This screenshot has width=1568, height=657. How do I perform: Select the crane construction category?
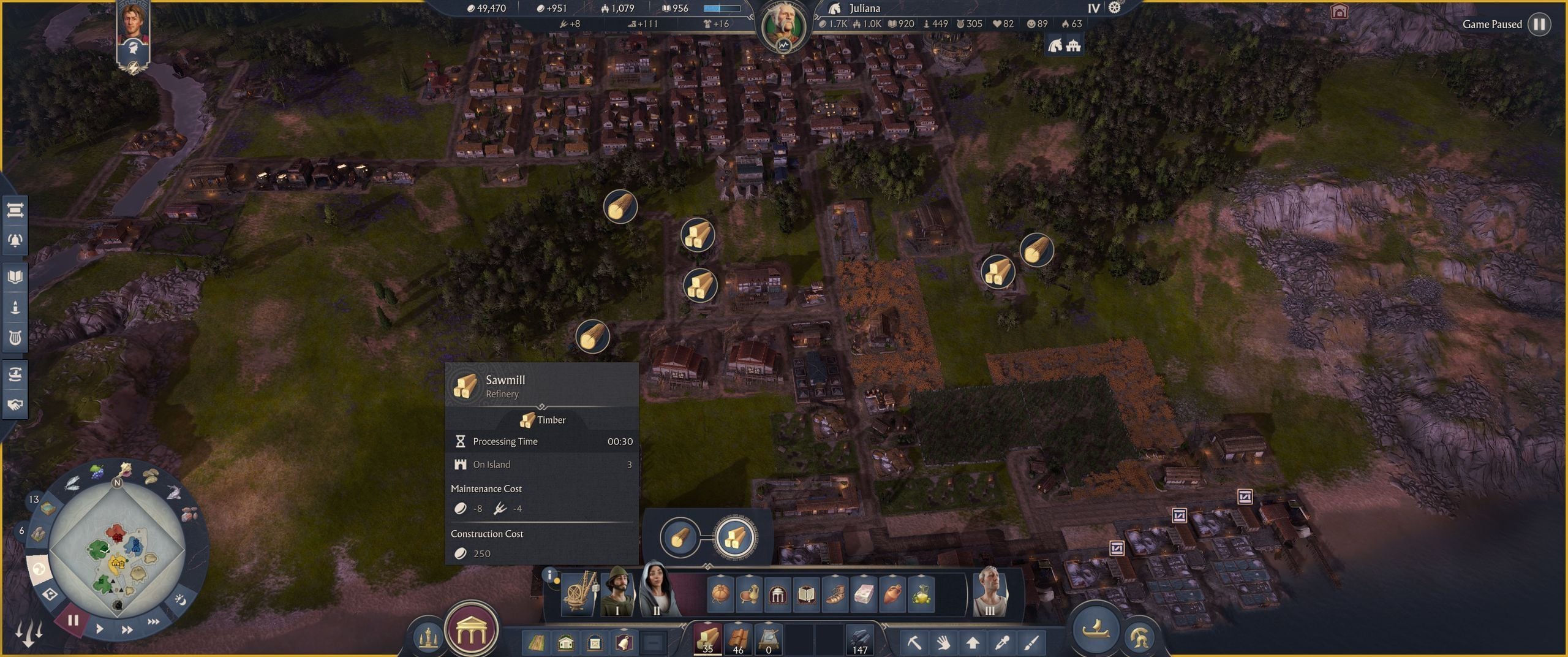[x=578, y=593]
